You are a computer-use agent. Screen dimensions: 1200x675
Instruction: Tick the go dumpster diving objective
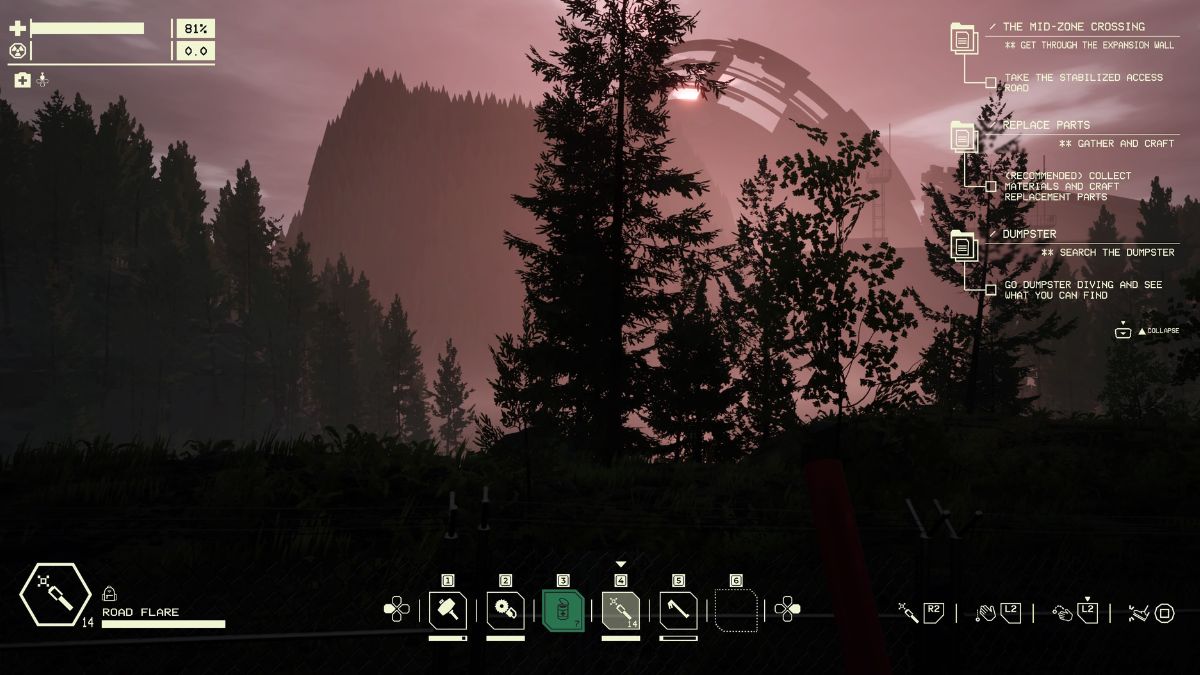click(x=990, y=290)
